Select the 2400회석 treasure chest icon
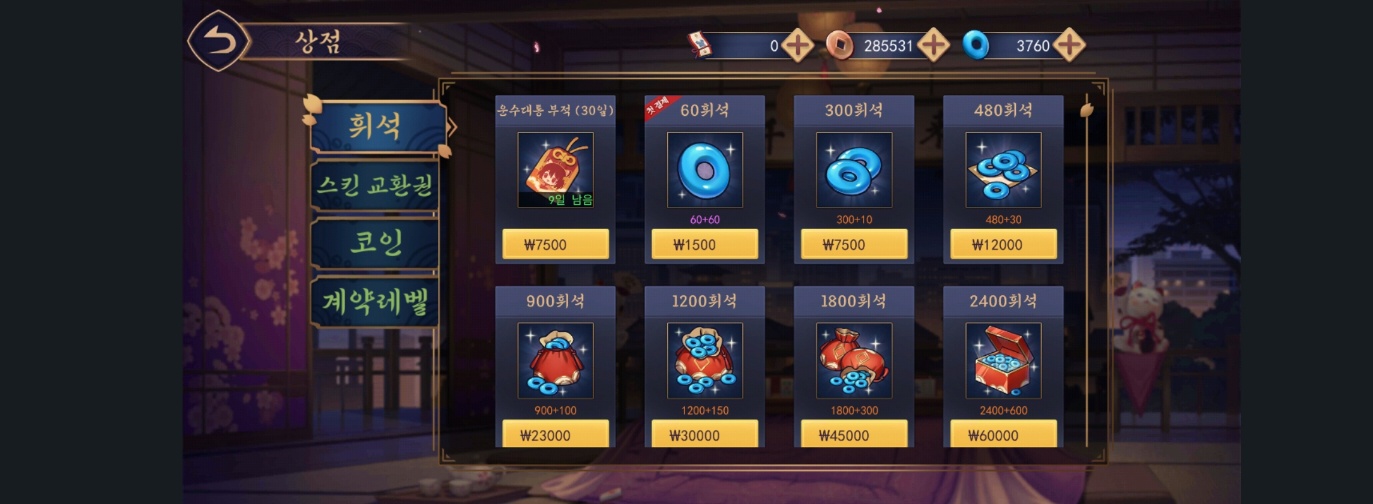Image resolution: width=1373 pixels, height=504 pixels. (1003, 360)
